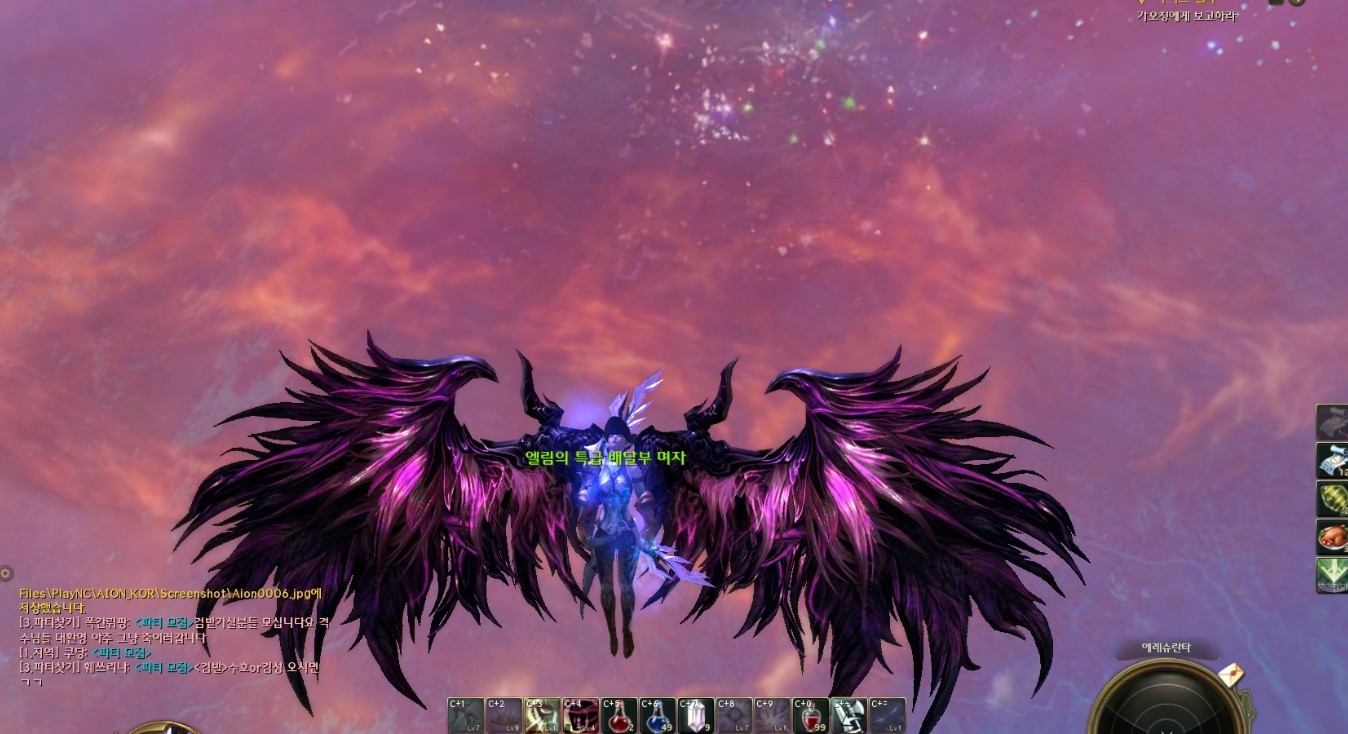
Task: Open chat settings with the gear icon
Action: (x=6, y=573)
